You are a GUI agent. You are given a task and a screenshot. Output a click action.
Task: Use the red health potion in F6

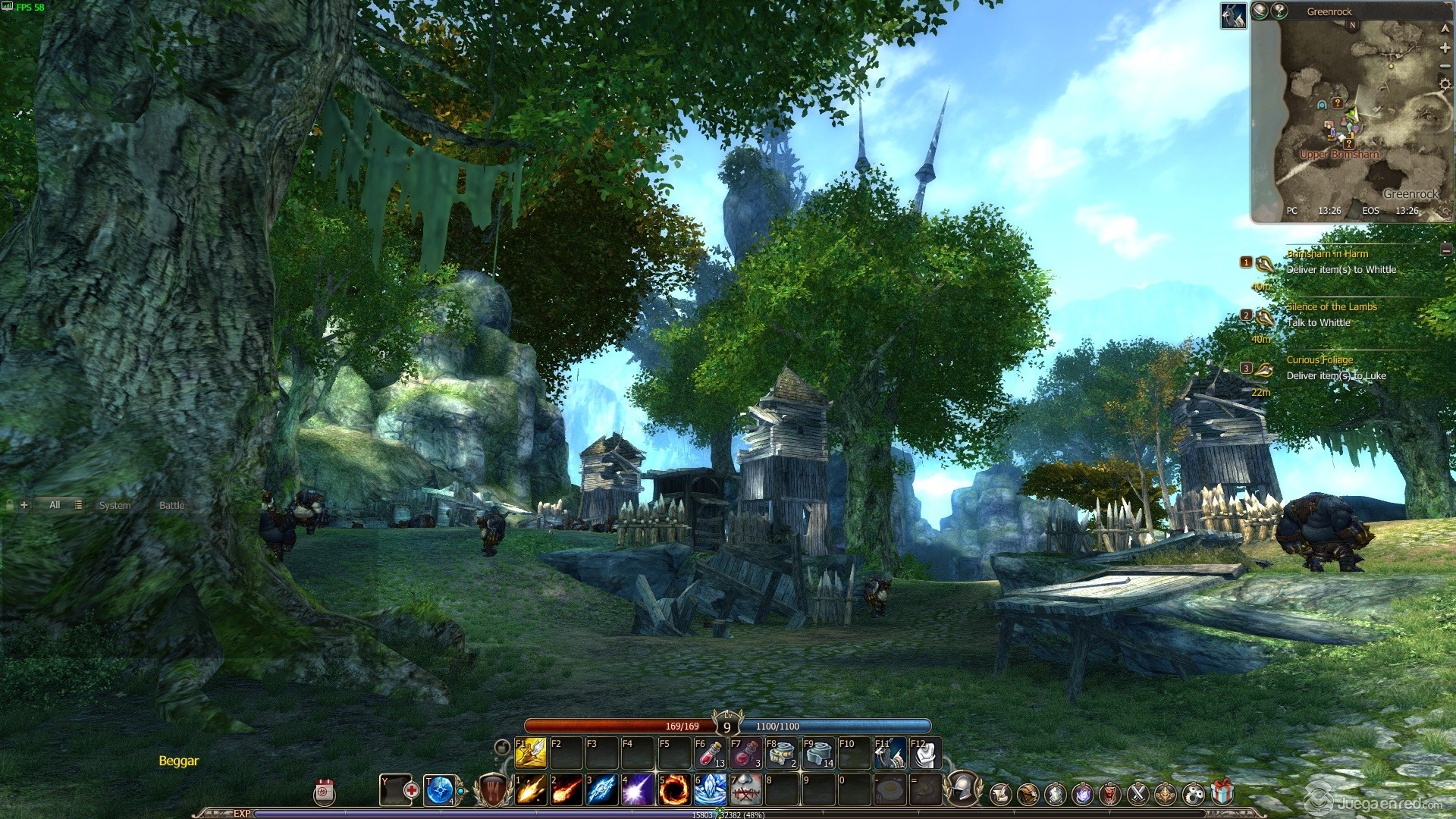point(710,753)
